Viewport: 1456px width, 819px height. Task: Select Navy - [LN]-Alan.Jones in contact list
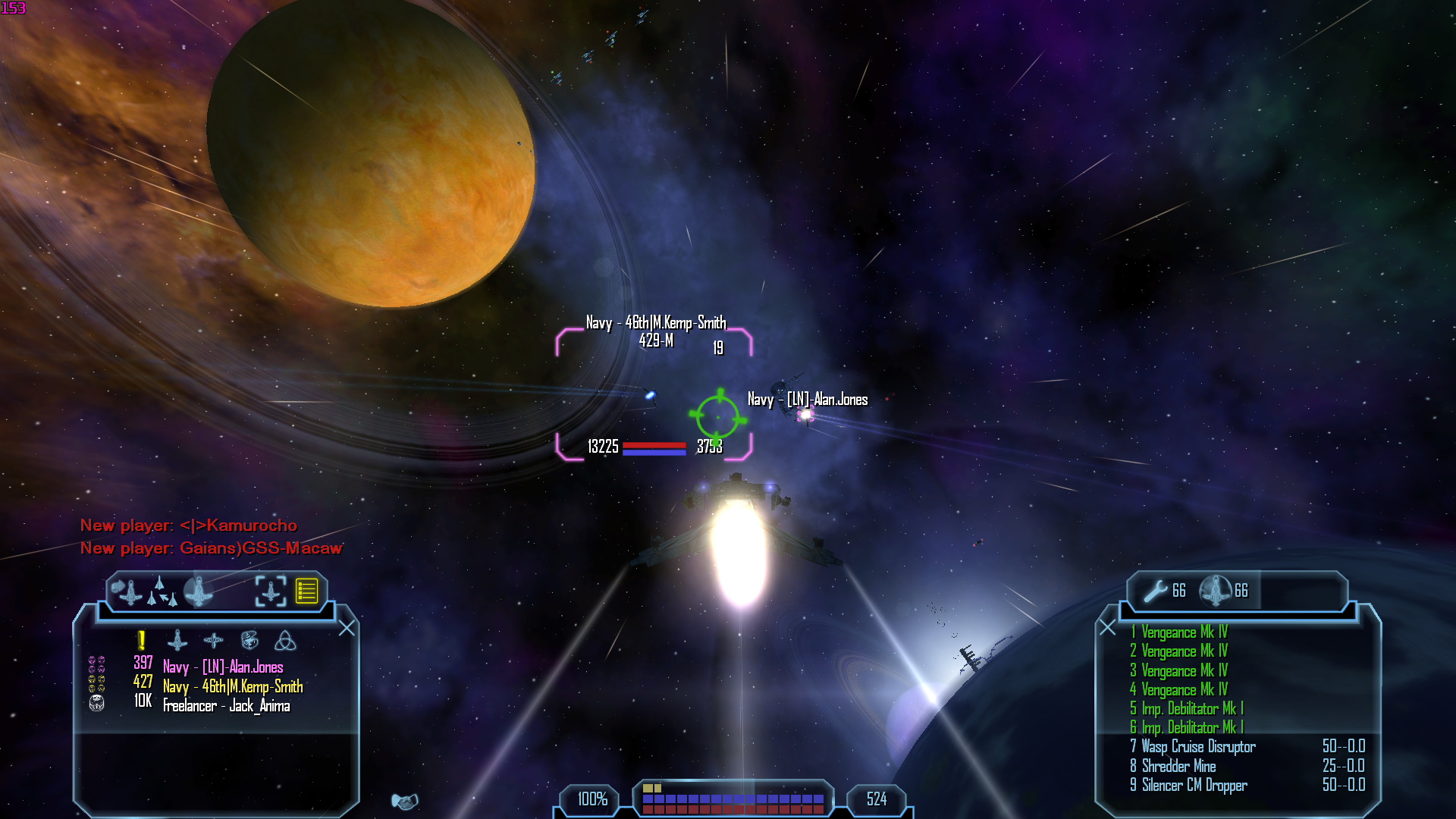(x=223, y=667)
